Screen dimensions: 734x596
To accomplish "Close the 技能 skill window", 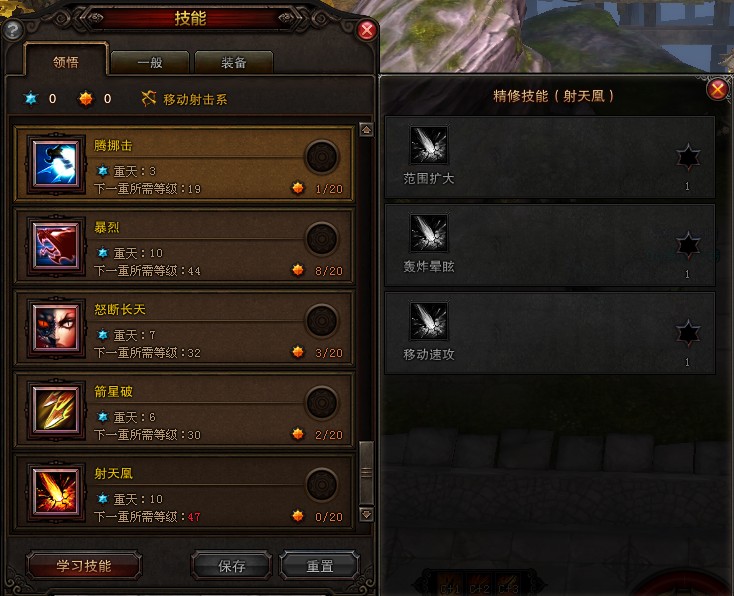I will pyautogui.click(x=367, y=30).
